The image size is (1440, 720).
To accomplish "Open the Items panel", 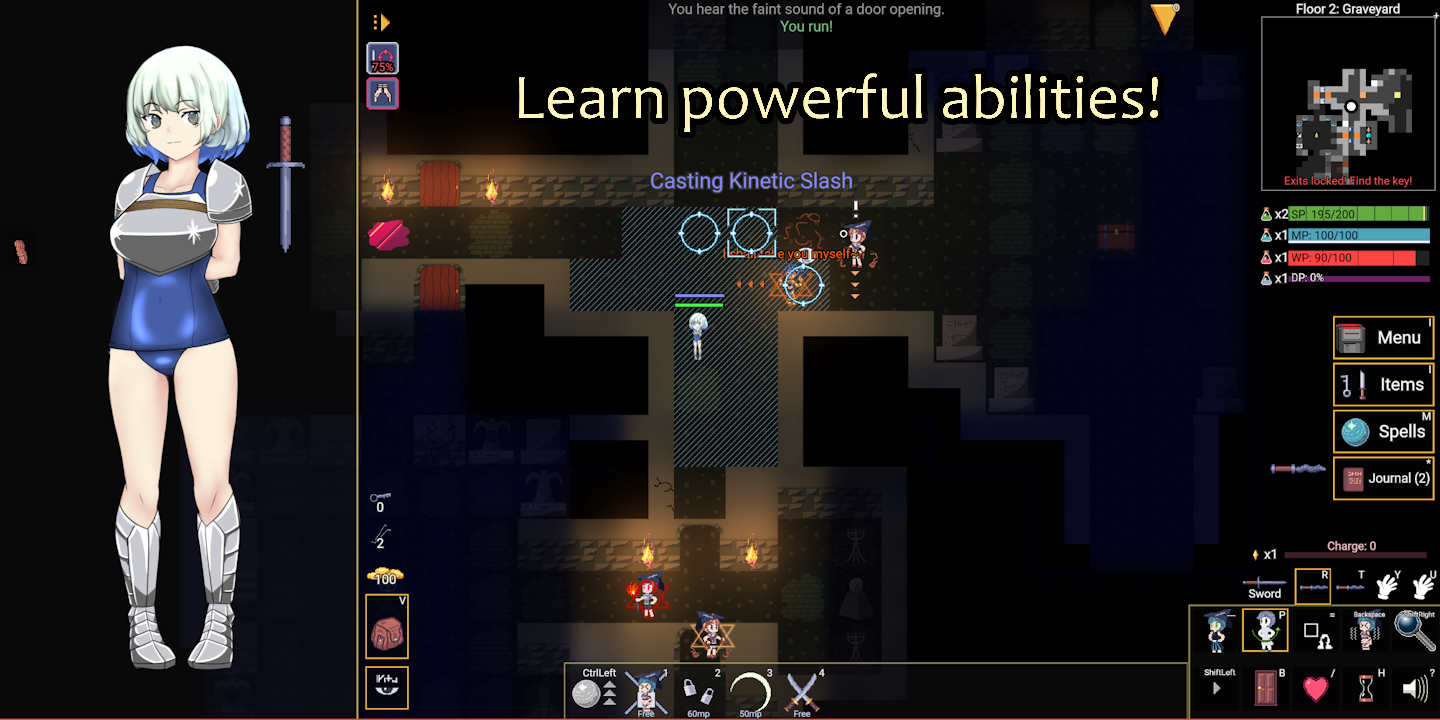I will point(1384,384).
